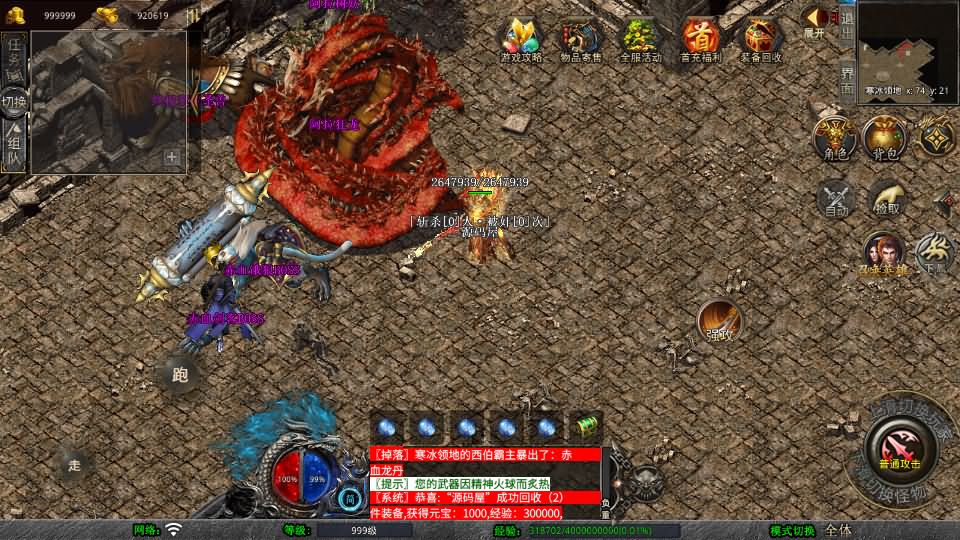Open the 角色 character sheet
960x540 pixels.
click(x=834, y=136)
